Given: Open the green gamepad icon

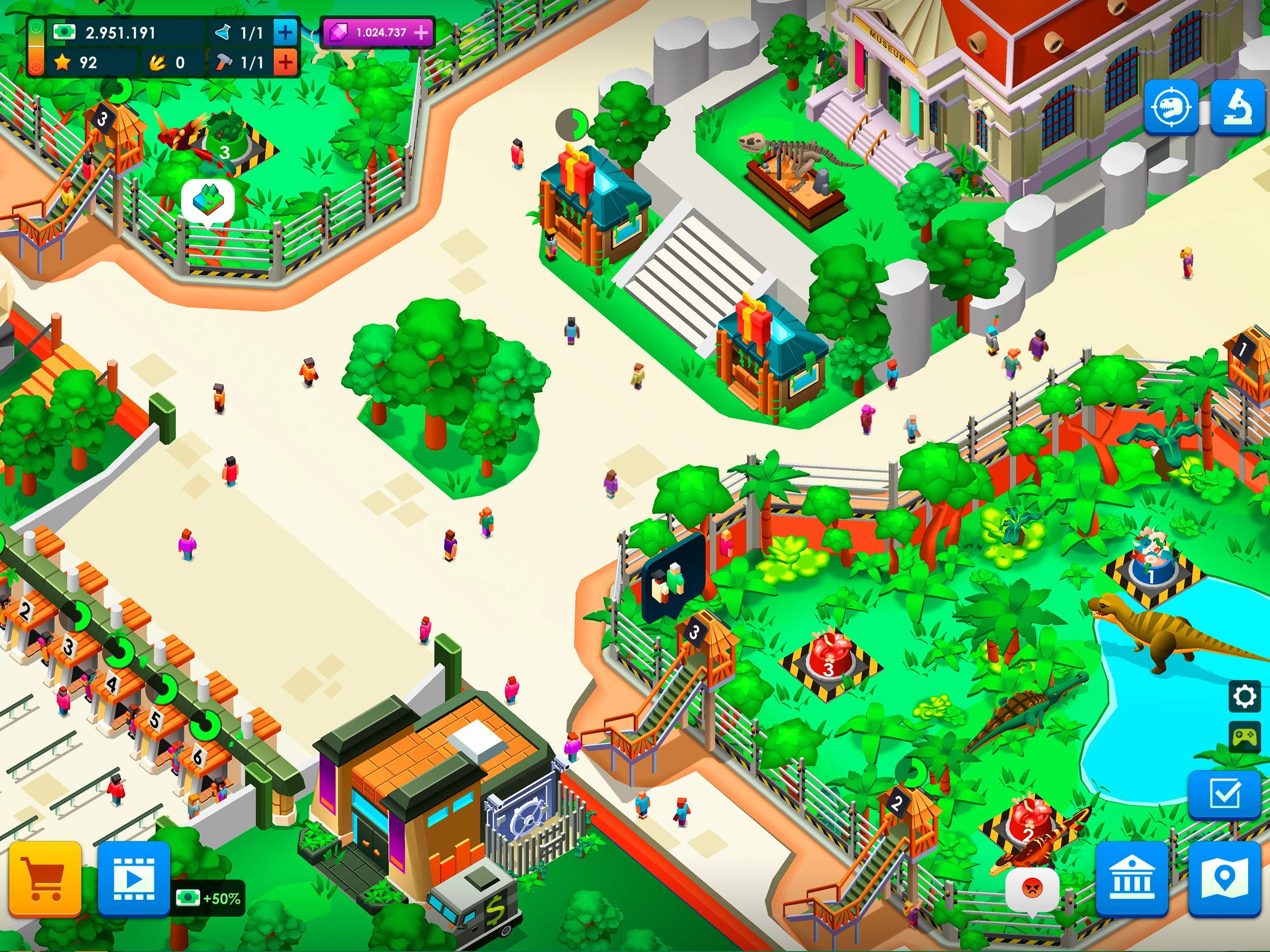Looking at the screenshot, I should tap(1244, 737).
